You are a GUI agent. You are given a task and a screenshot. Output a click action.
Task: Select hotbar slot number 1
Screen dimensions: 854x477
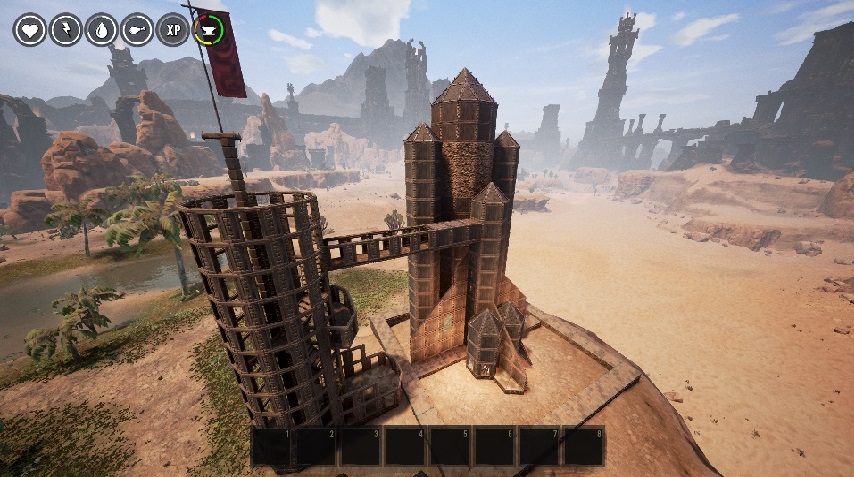pyautogui.click(x=271, y=446)
